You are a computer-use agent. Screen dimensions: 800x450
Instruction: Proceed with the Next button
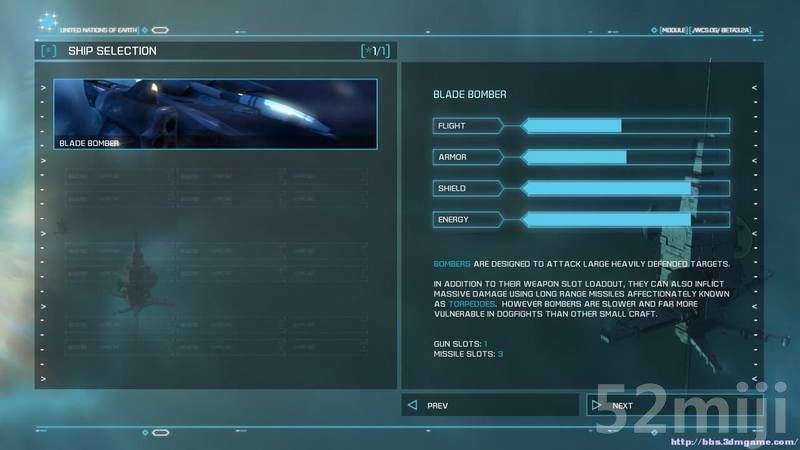point(660,405)
